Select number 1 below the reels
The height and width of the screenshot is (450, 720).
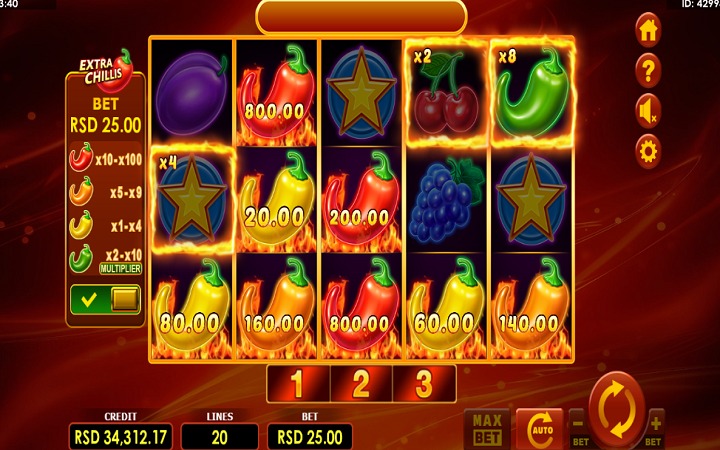(x=298, y=383)
